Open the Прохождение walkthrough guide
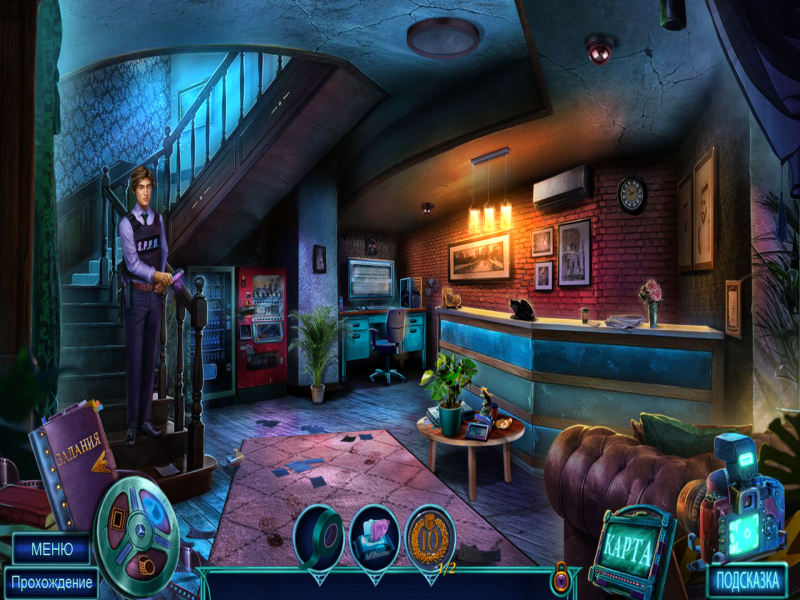 click(51, 582)
